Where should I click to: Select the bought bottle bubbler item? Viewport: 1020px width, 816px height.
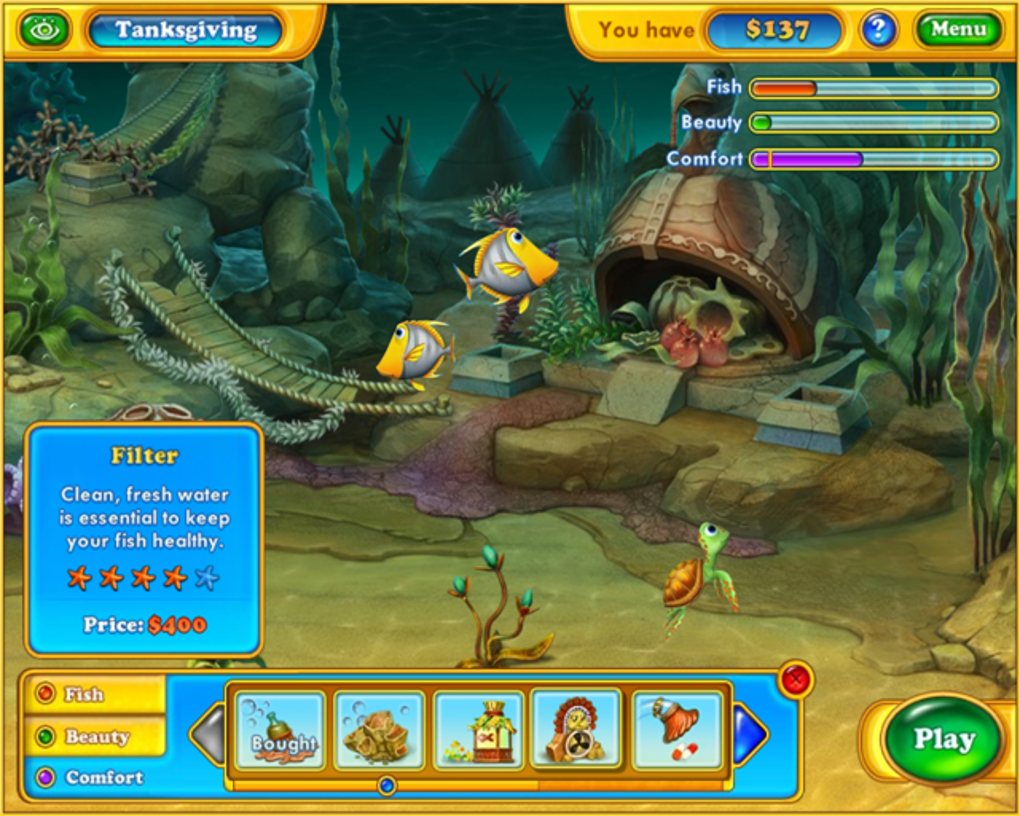(x=281, y=731)
